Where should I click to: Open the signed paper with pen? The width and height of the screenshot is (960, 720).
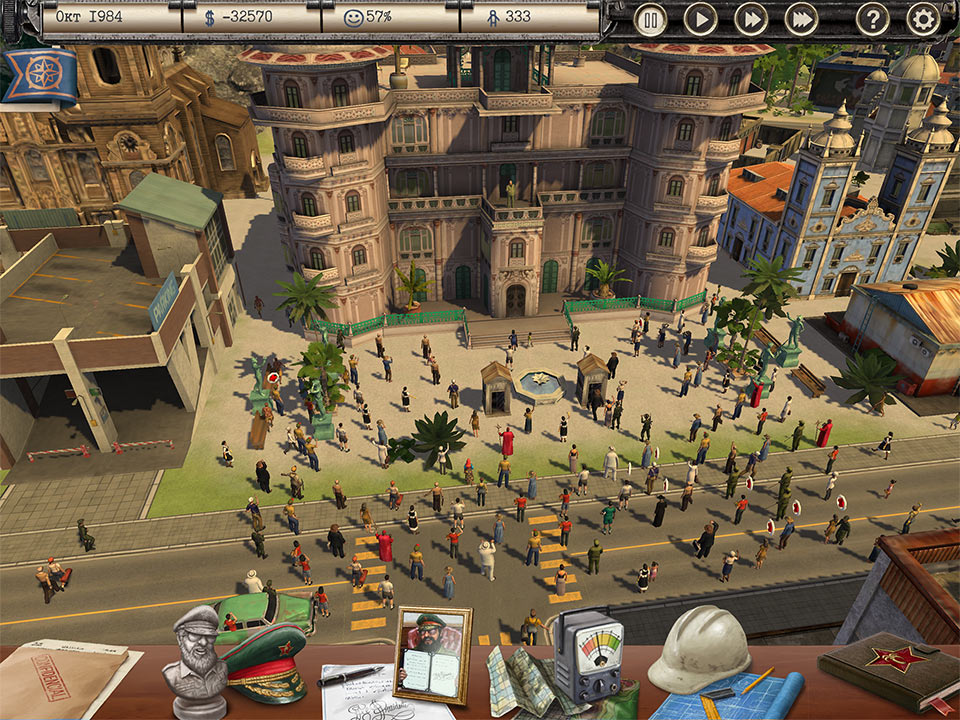[x=358, y=688]
